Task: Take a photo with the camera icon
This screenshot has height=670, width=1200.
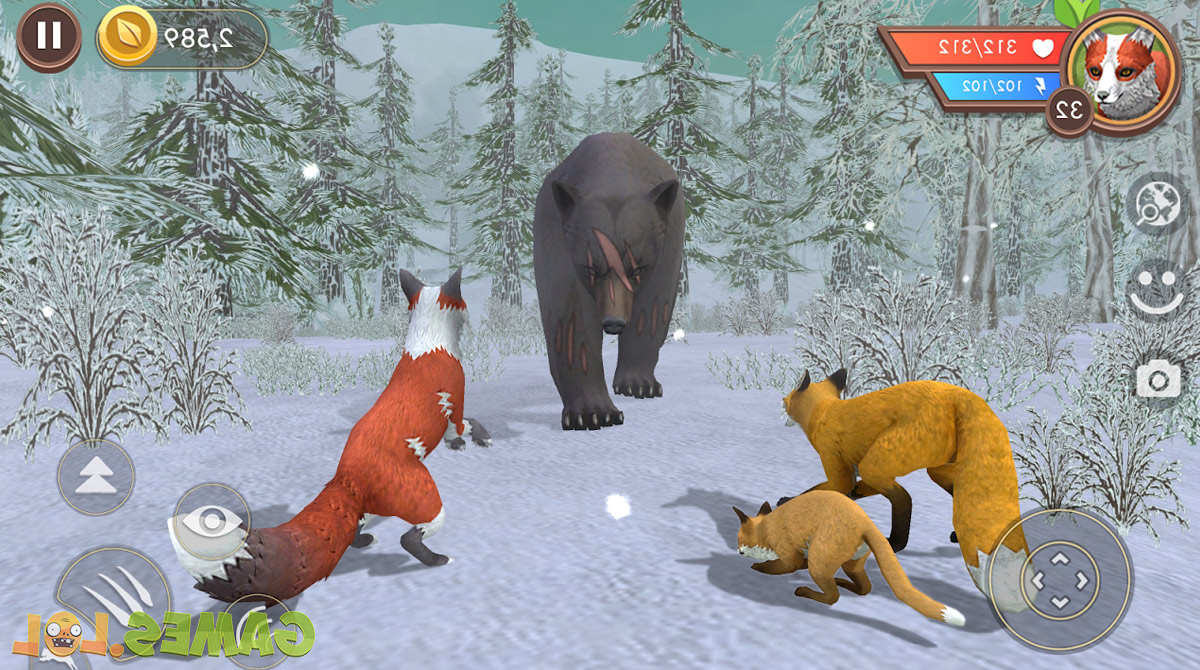Action: (1158, 380)
